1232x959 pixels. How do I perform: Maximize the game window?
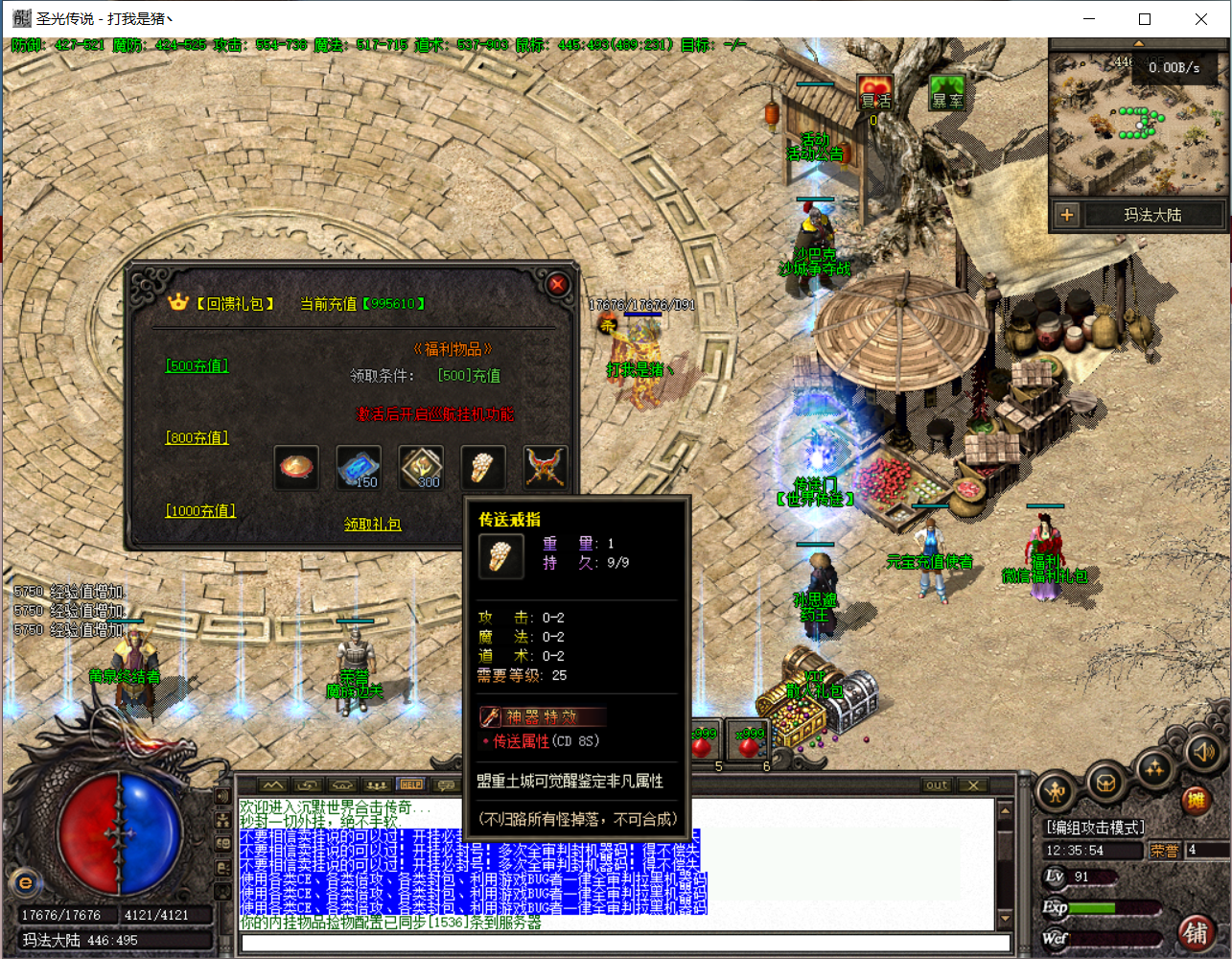[x=1145, y=19]
